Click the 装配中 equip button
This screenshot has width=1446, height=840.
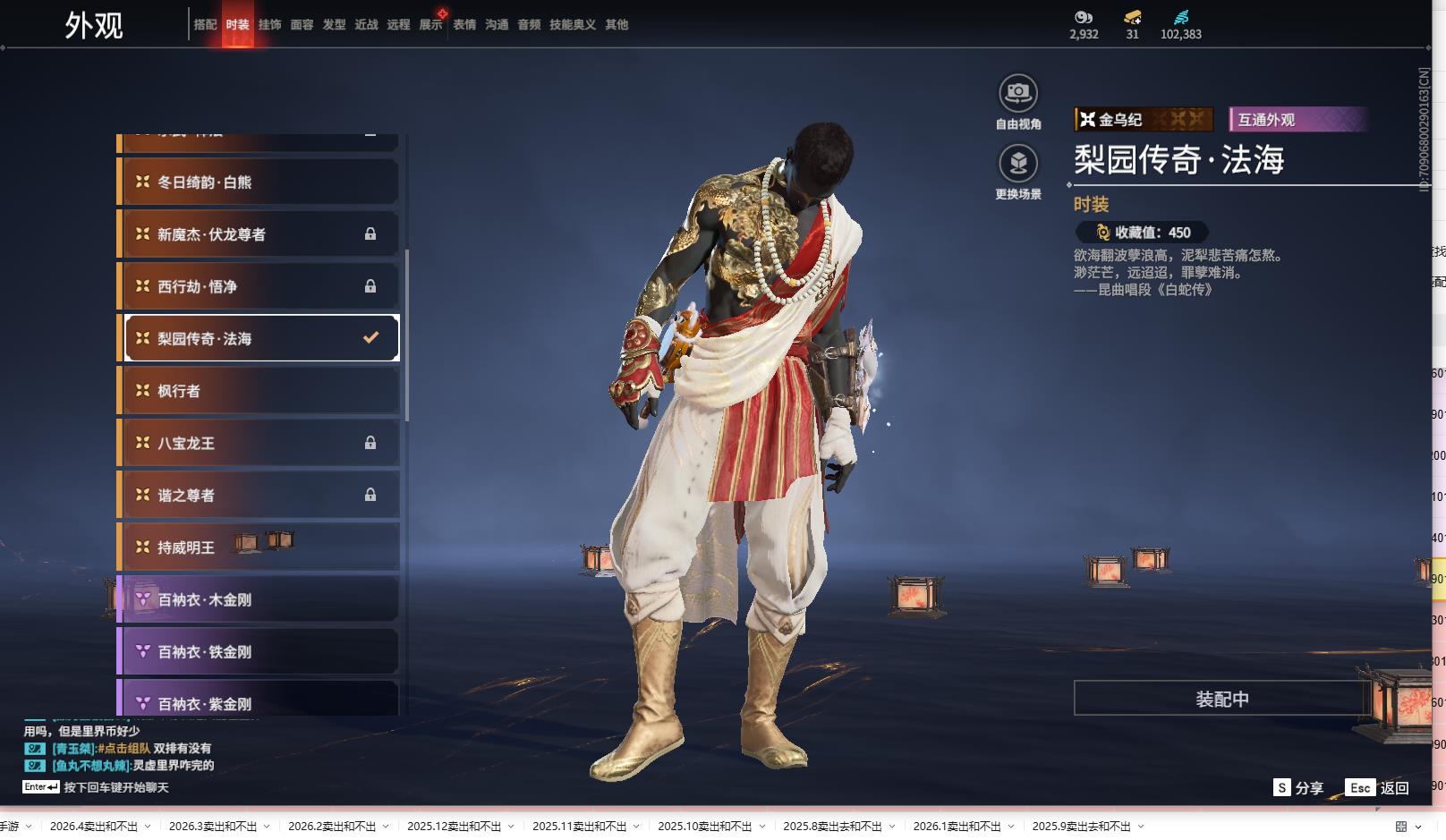pos(1221,699)
